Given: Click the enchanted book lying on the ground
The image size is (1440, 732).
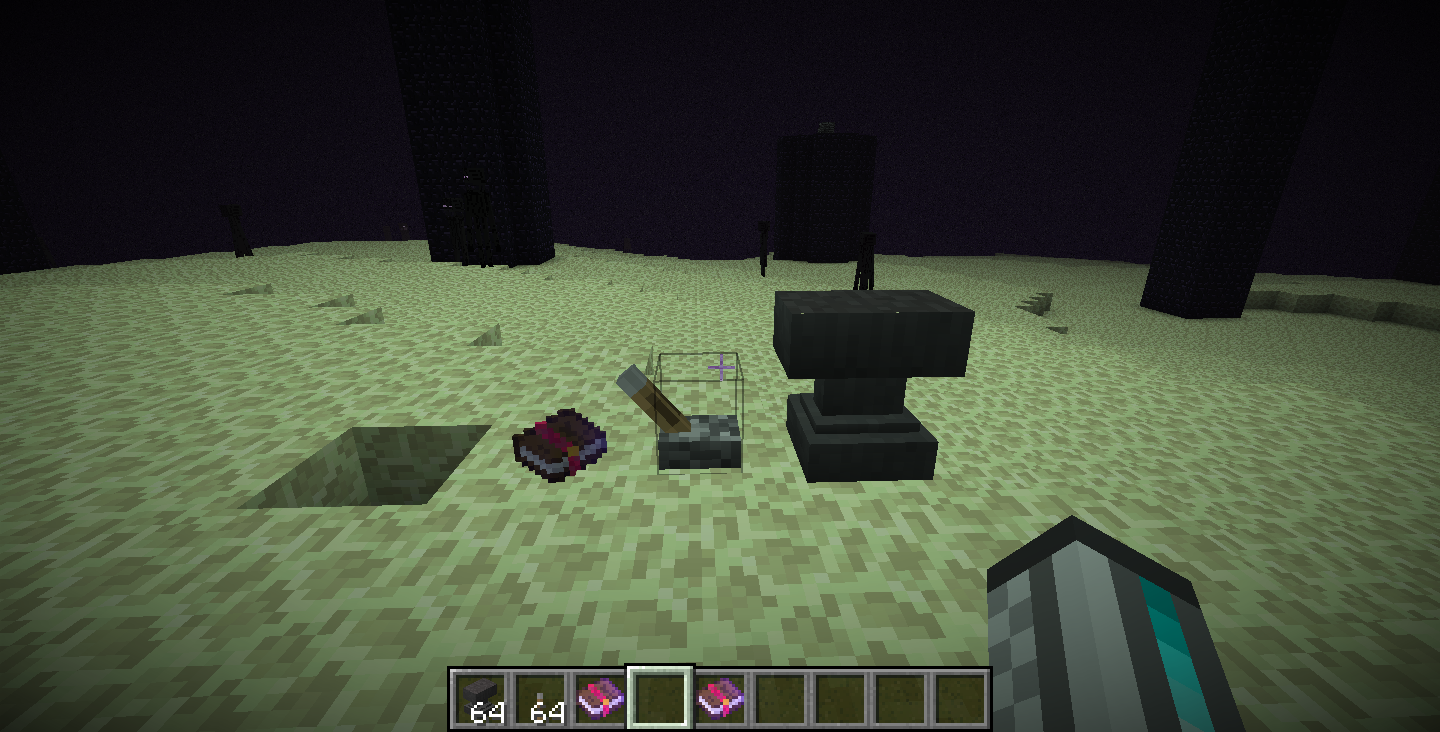Looking at the screenshot, I should 558,446.
